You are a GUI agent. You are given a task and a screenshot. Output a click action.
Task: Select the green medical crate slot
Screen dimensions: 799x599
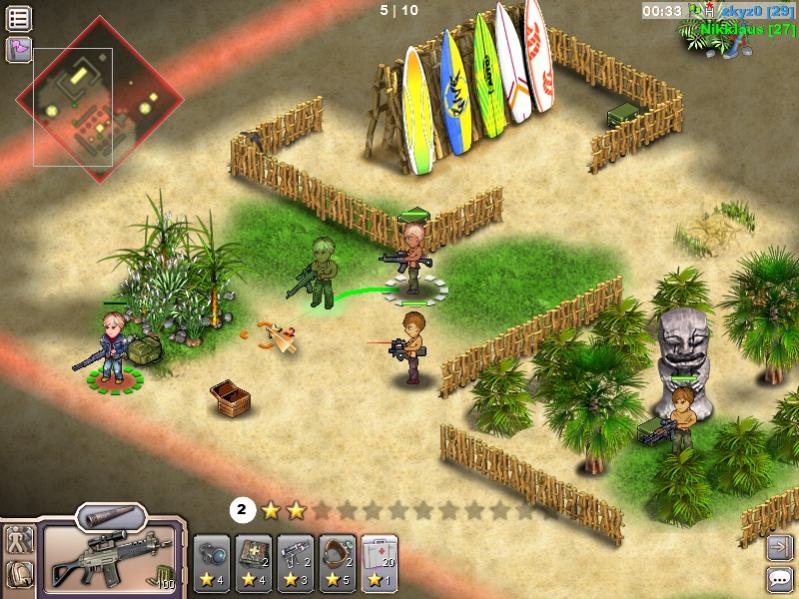click(253, 563)
